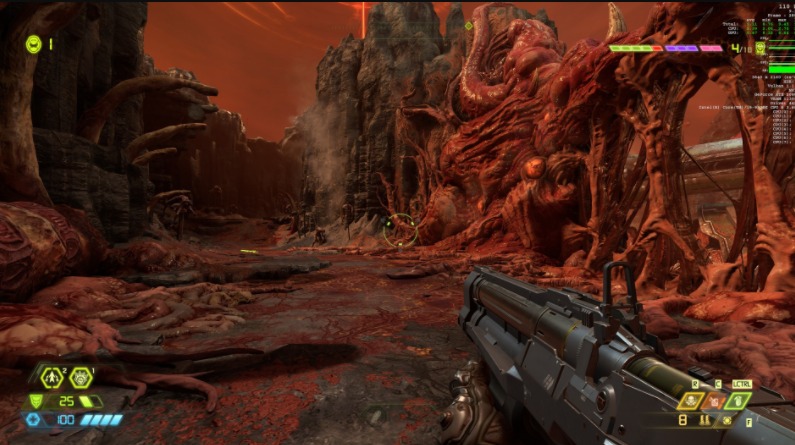
Task: Activate the orange Flame Belch icon
Action: (715, 400)
